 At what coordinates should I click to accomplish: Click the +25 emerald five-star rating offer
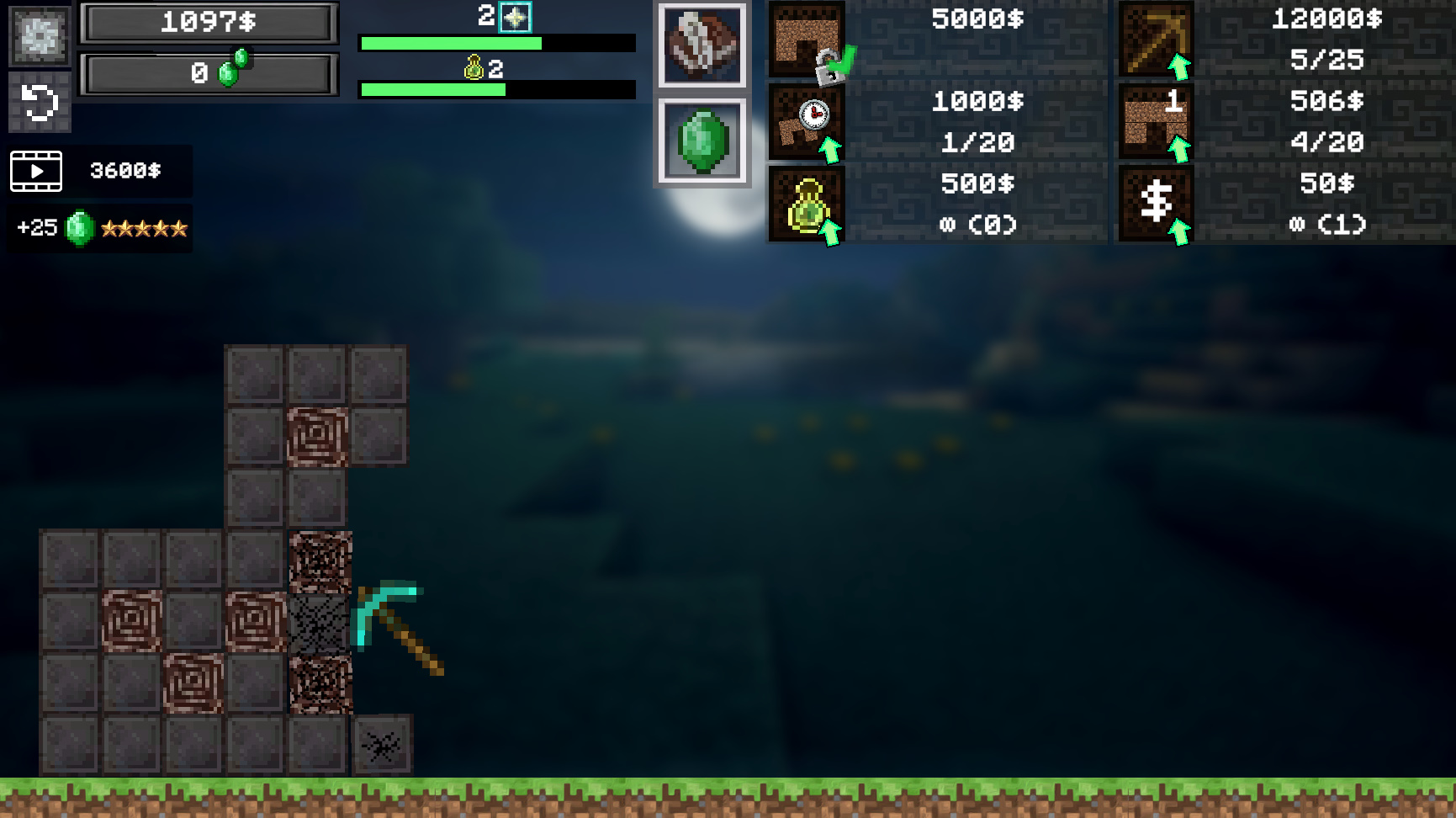coord(99,226)
